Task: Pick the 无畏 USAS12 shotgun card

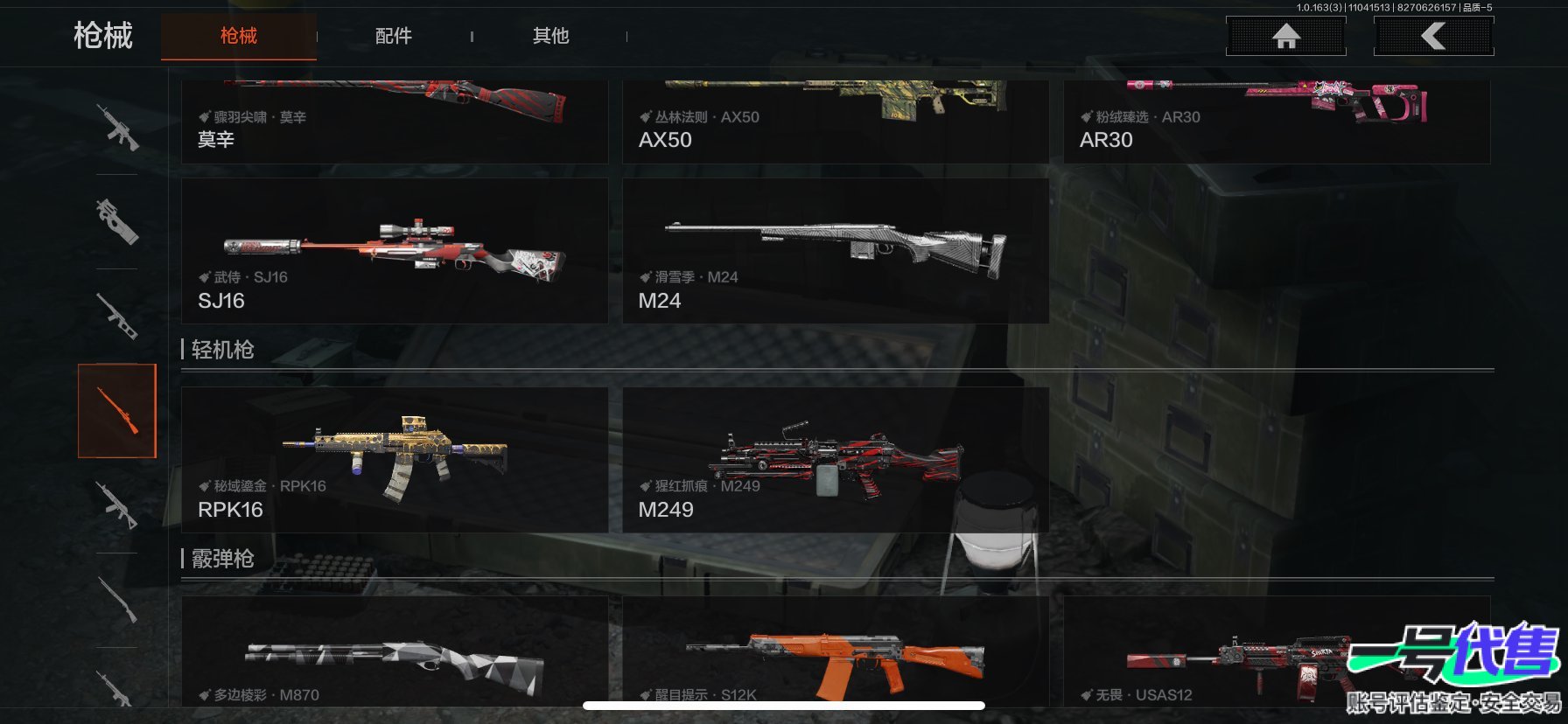Action: [1225, 654]
